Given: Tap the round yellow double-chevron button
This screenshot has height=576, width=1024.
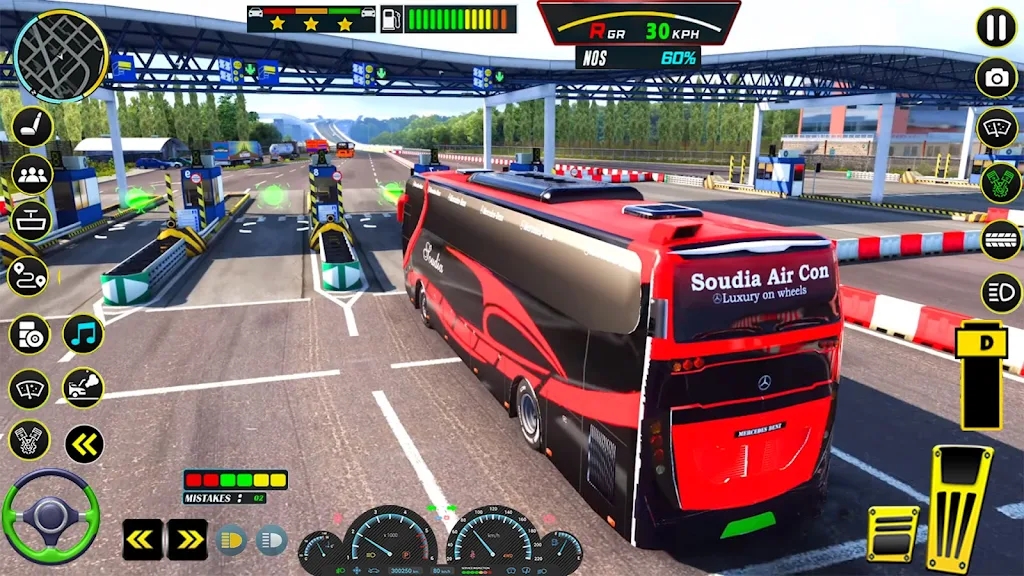Looking at the screenshot, I should (84, 443).
